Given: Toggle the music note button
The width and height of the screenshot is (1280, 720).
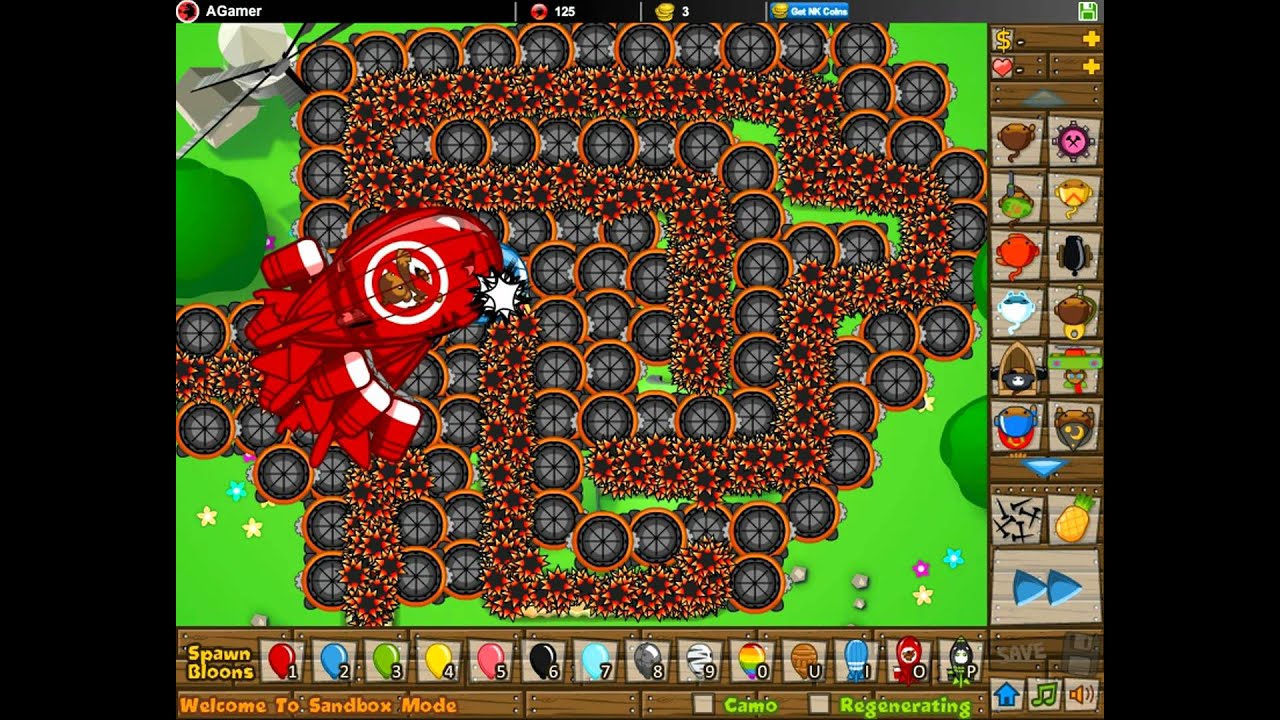Looking at the screenshot, I should pos(1044,693).
